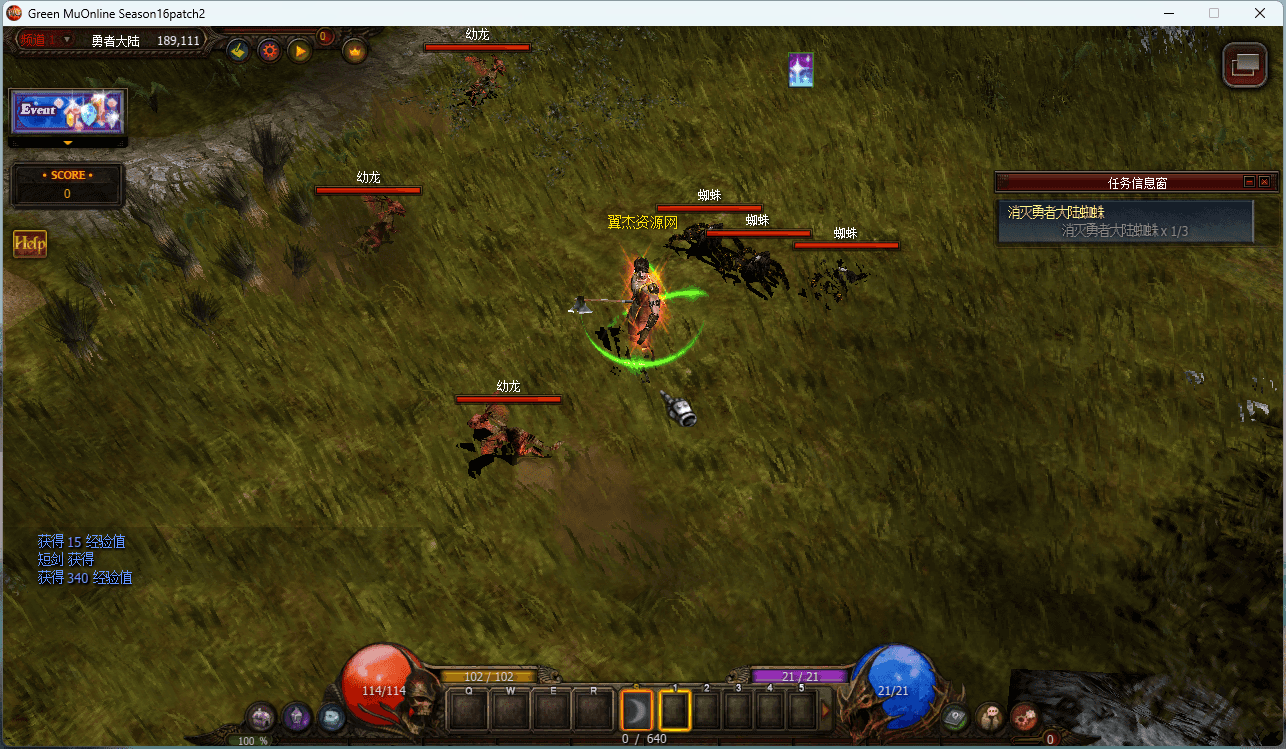Select the crescent slash skill slot
Image resolution: width=1286 pixels, height=749 pixels.
tap(636, 711)
